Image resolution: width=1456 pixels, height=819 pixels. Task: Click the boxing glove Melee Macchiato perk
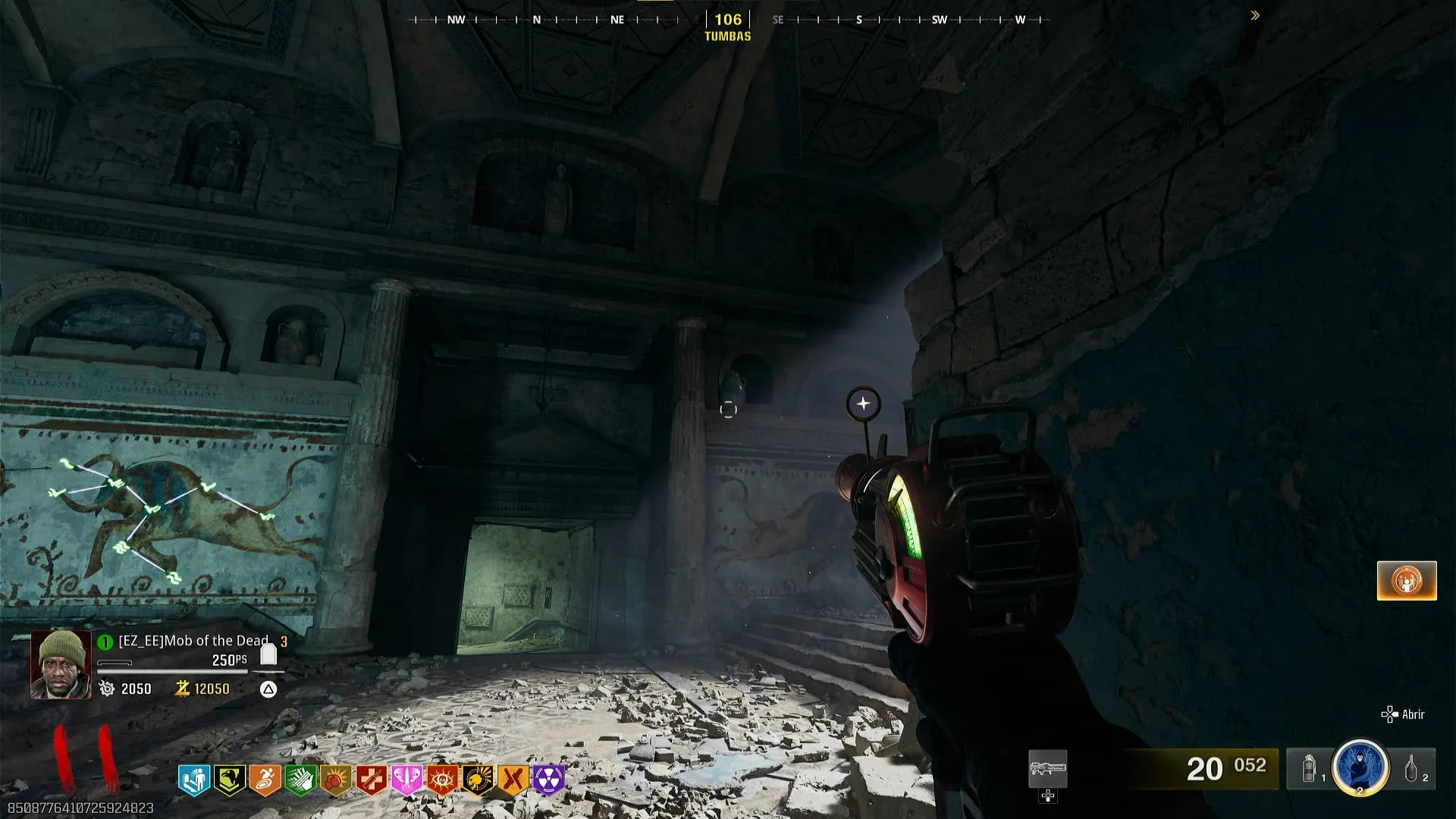pyautogui.click(x=336, y=780)
